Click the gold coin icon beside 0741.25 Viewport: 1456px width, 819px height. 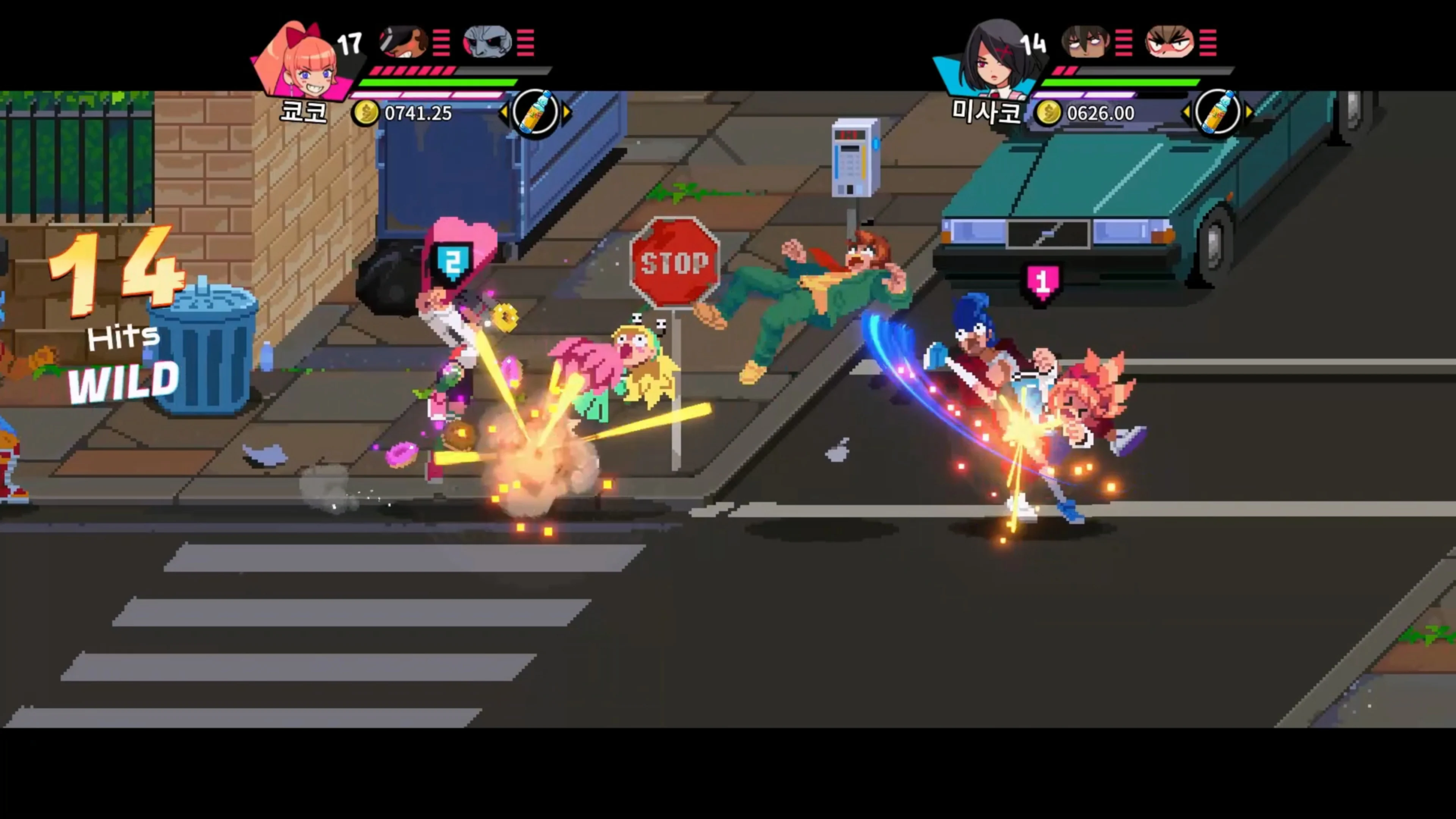(366, 113)
